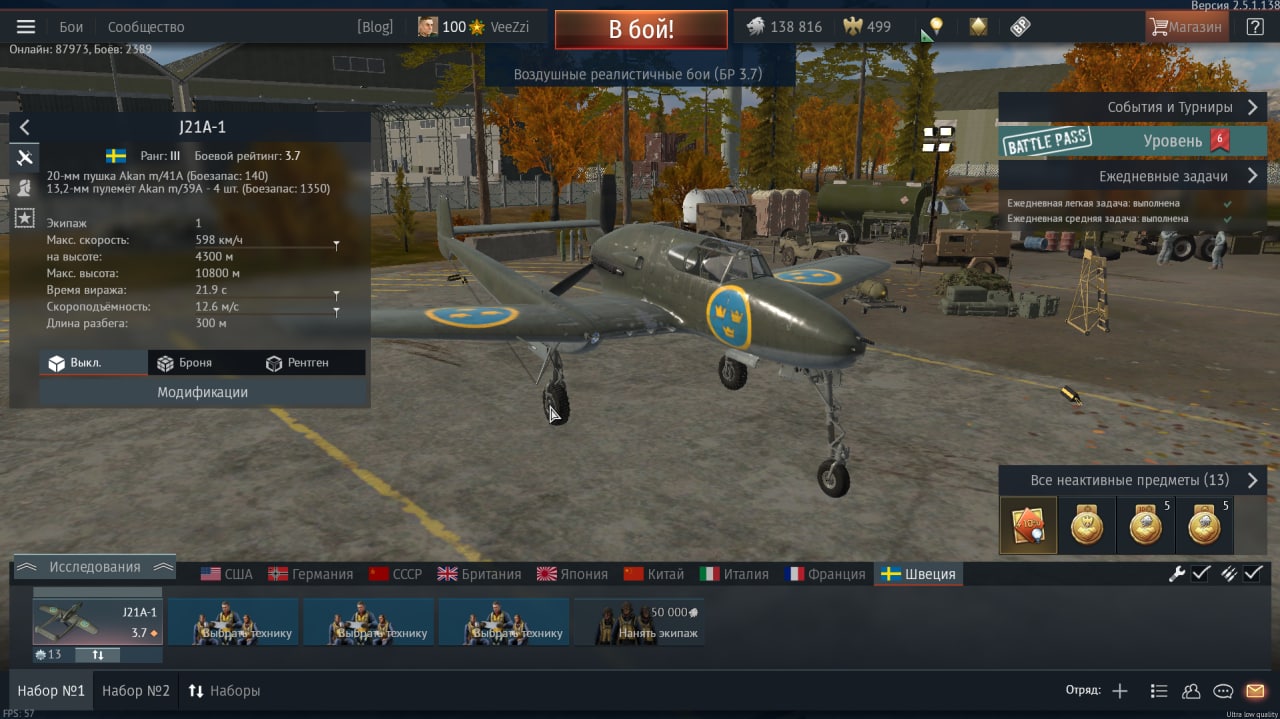This screenshot has width=1280, height=719.
Task: Open the hamburger main menu
Action: click(x=26, y=27)
